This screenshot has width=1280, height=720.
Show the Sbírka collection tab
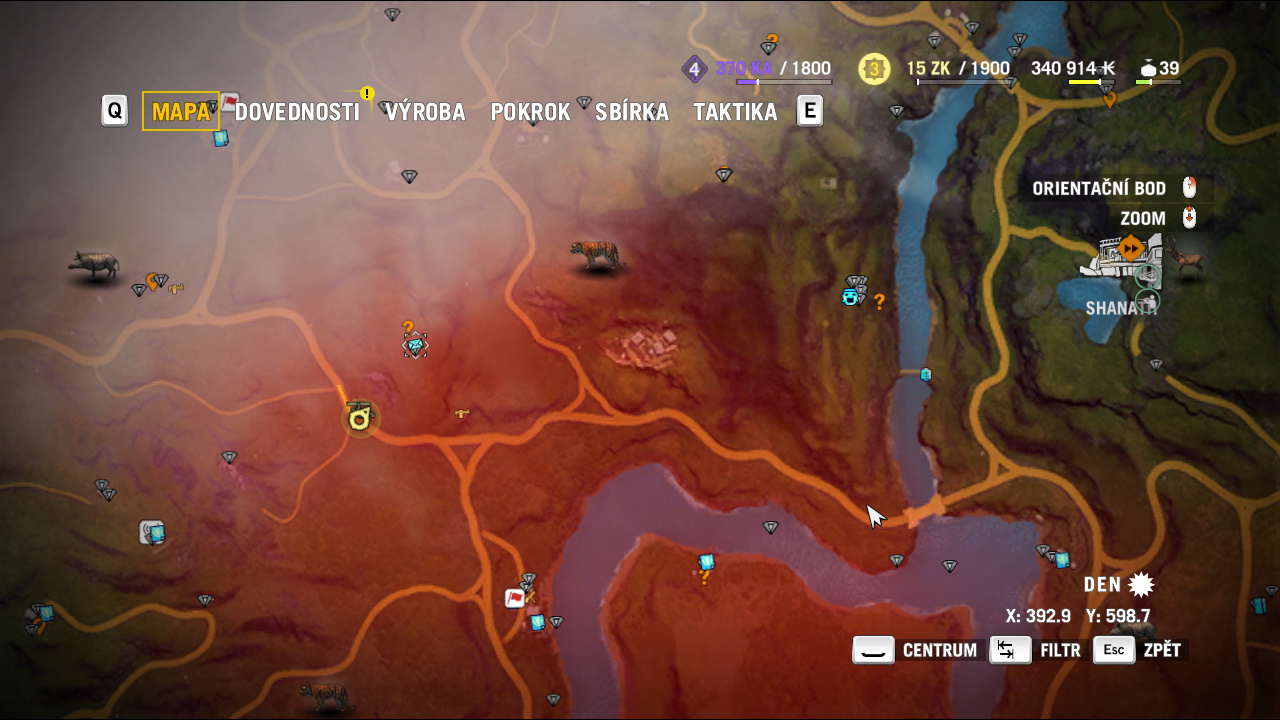tap(632, 112)
